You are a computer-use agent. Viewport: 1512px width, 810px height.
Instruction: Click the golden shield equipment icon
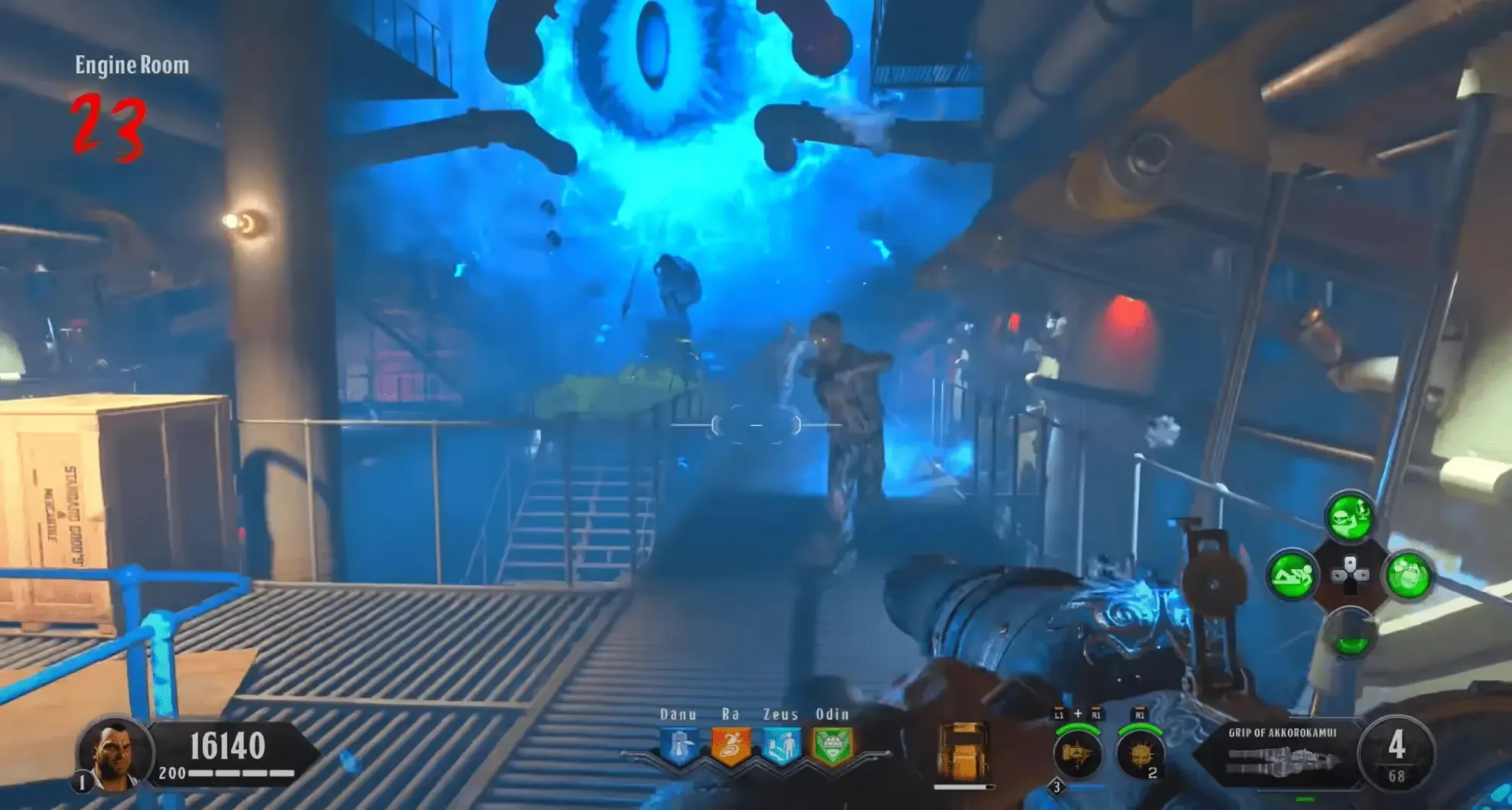pos(962,751)
